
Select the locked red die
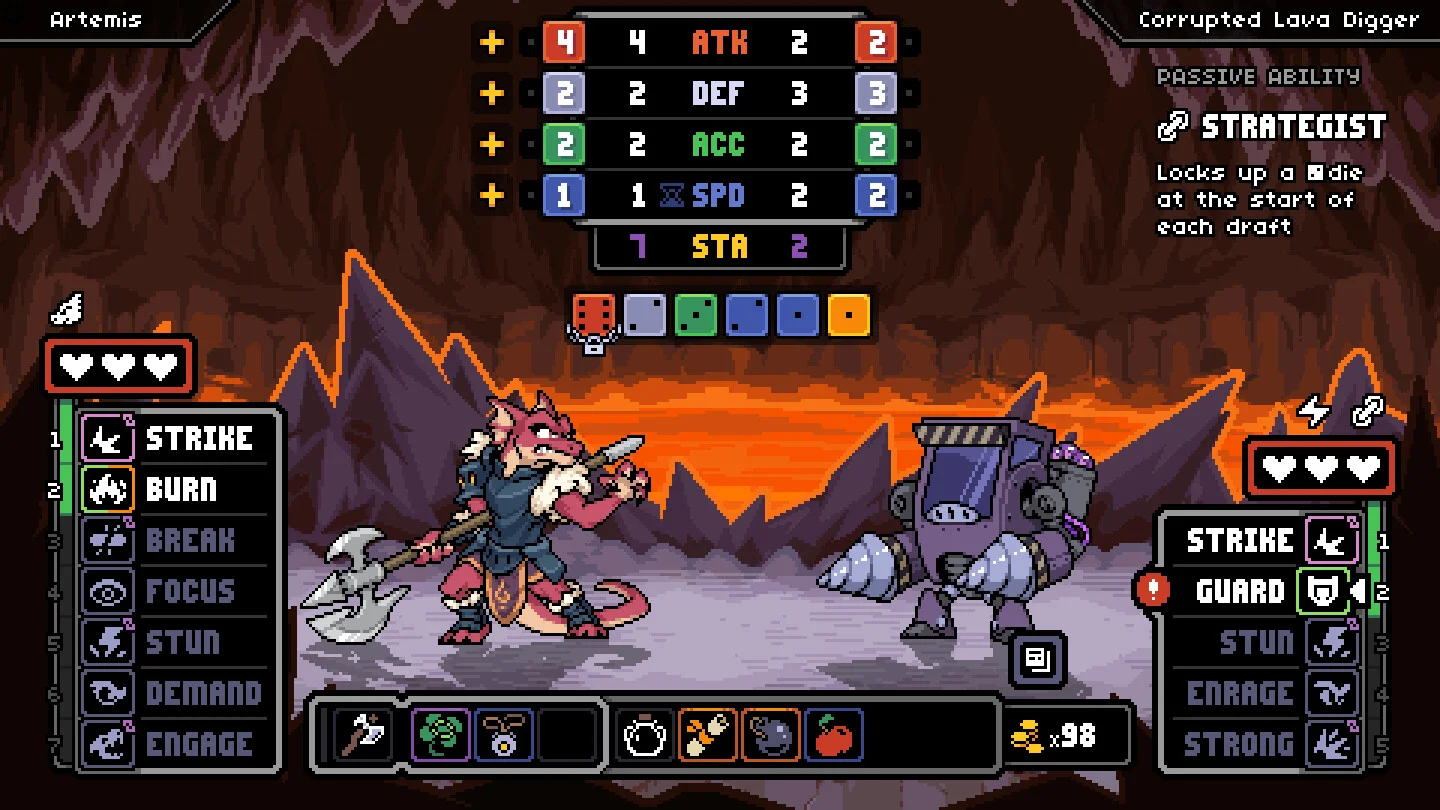[x=593, y=316]
